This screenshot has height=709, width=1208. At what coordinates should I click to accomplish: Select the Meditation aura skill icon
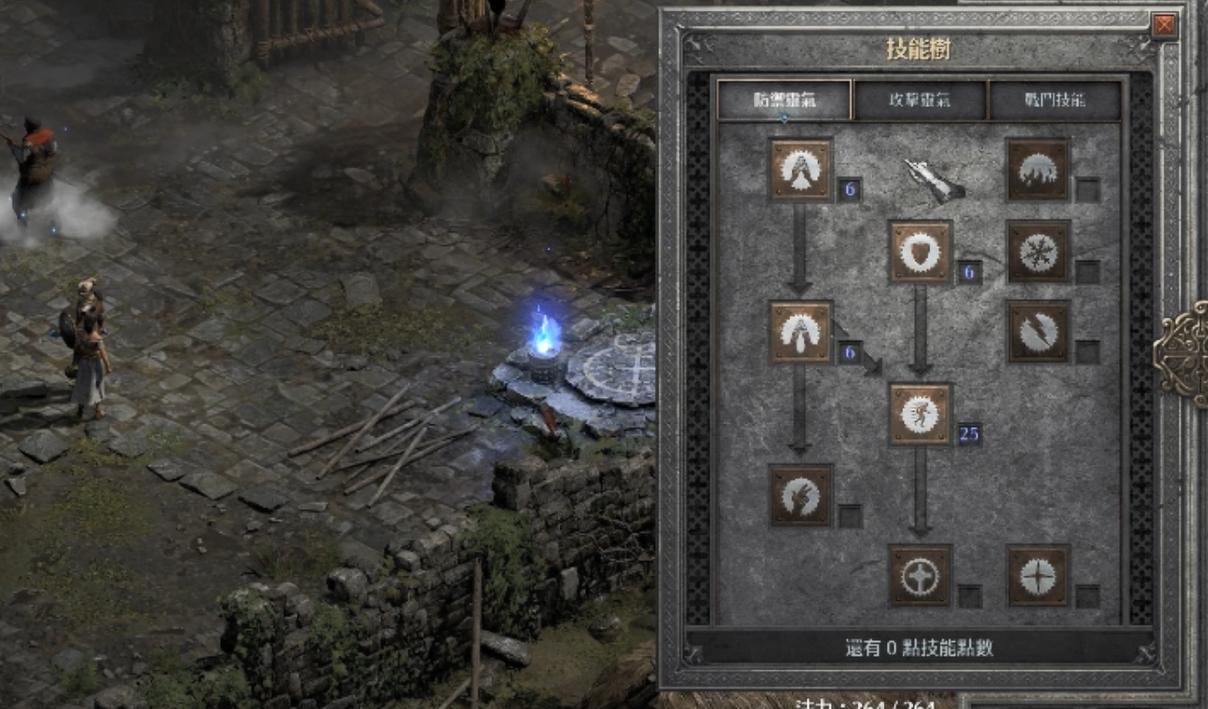point(801,495)
